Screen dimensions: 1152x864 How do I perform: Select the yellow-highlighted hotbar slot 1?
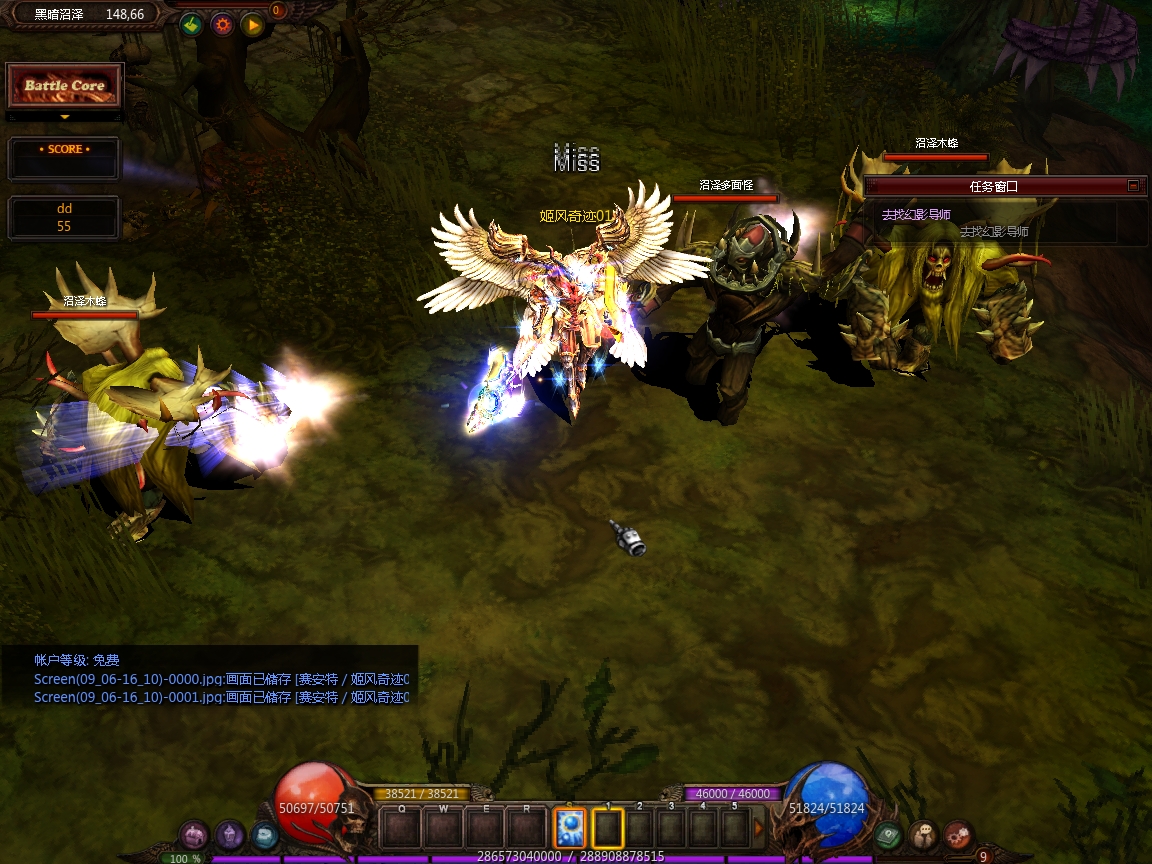pyautogui.click(x=608, y=828)
